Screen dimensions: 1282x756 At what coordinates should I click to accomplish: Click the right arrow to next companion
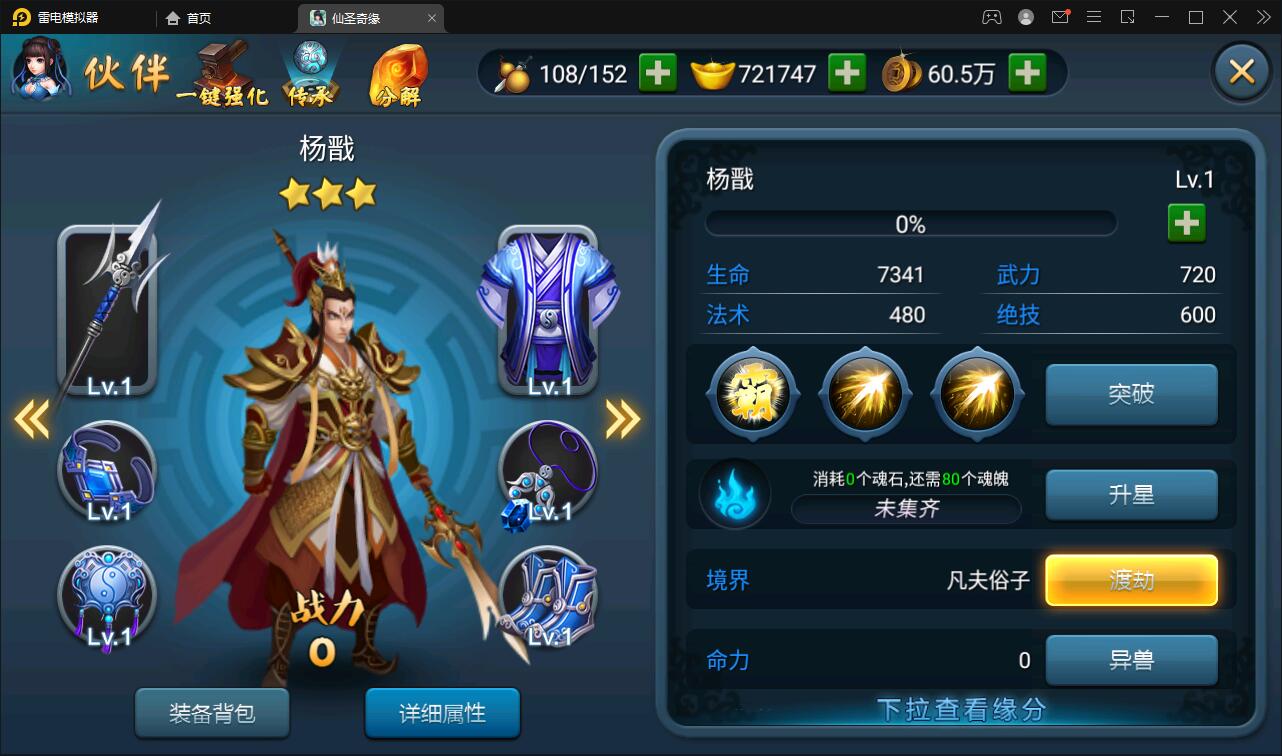pos(620,418)
